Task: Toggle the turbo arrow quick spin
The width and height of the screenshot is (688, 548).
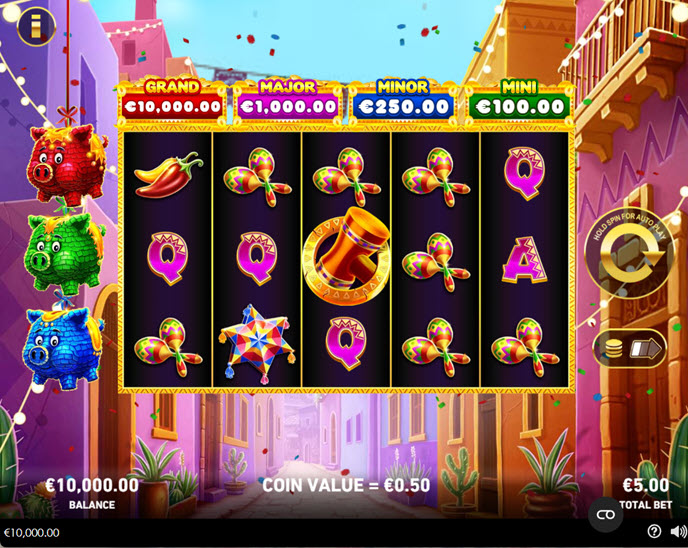Action: [x=645, y=349]
